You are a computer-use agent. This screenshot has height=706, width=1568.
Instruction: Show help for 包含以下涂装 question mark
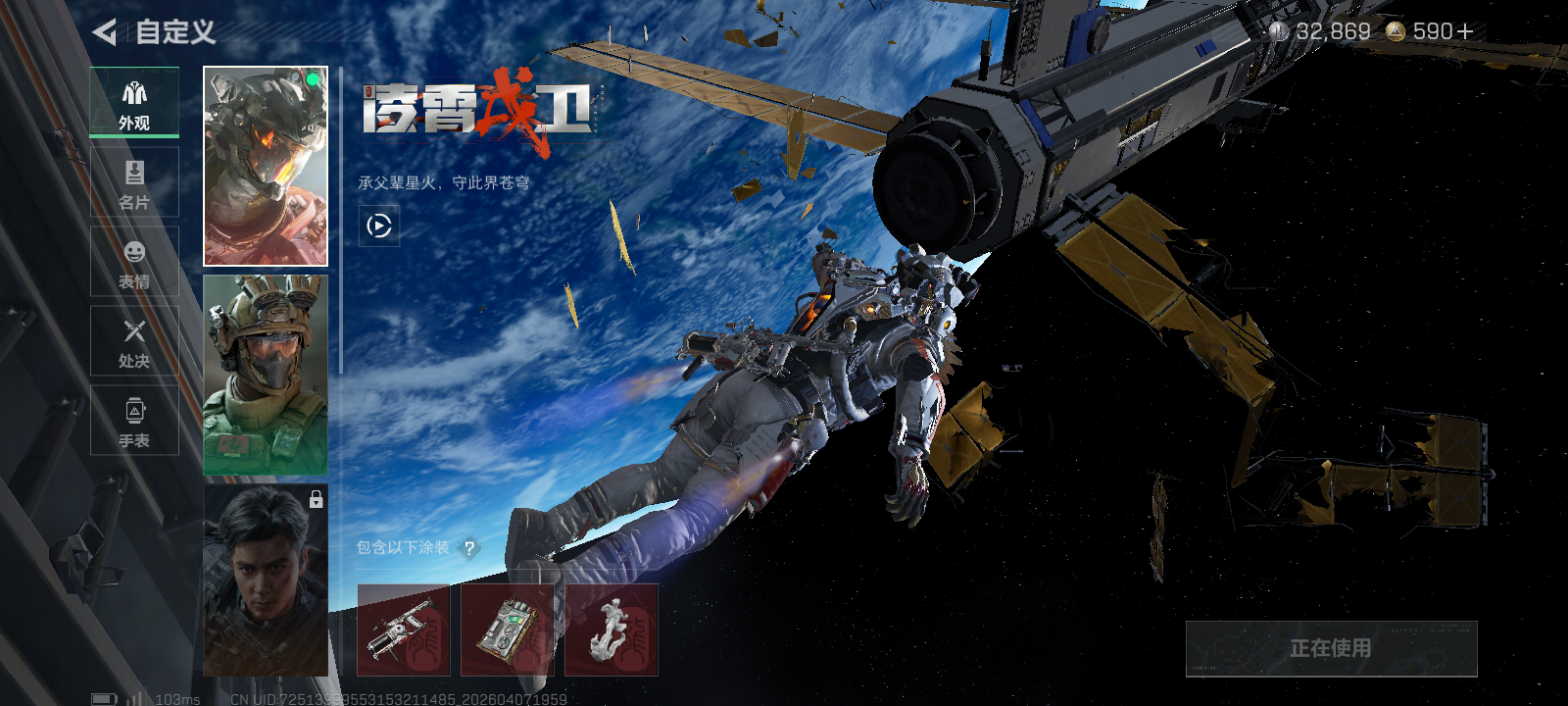(469, 548)
